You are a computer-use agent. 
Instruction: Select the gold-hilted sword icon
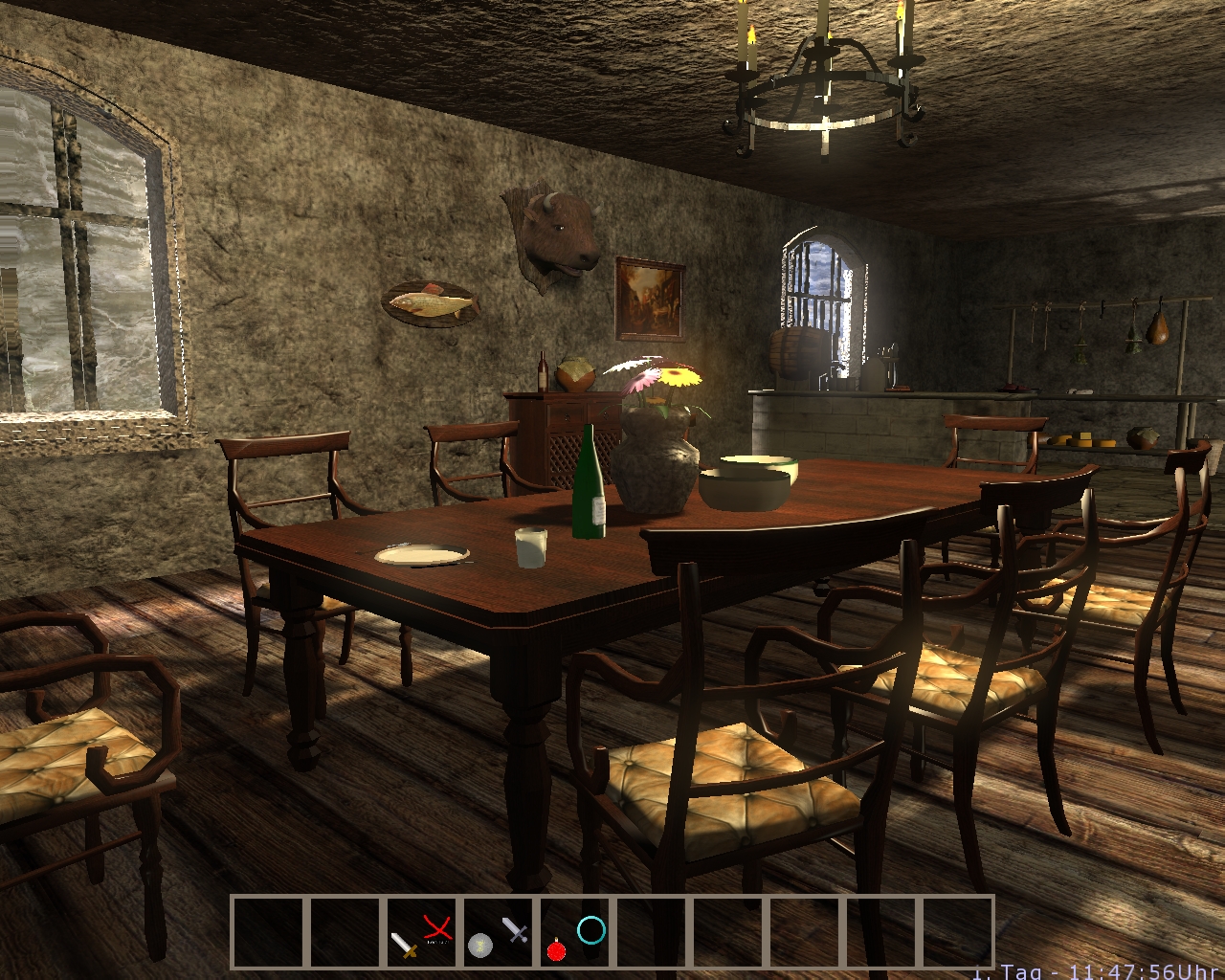[404, 945]
